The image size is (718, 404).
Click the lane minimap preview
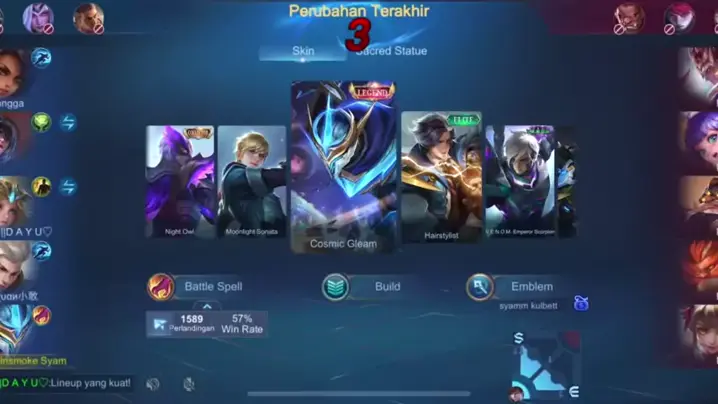[546, 367]
